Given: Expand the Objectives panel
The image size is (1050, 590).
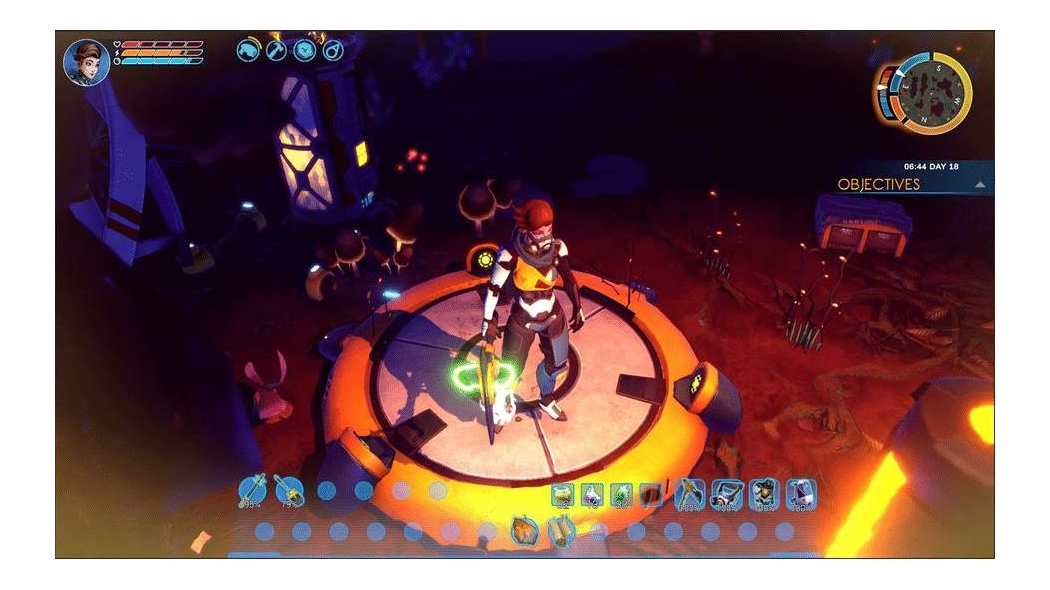Looking at the screenshot, I should pyautogui.click(x=878, y=184).
